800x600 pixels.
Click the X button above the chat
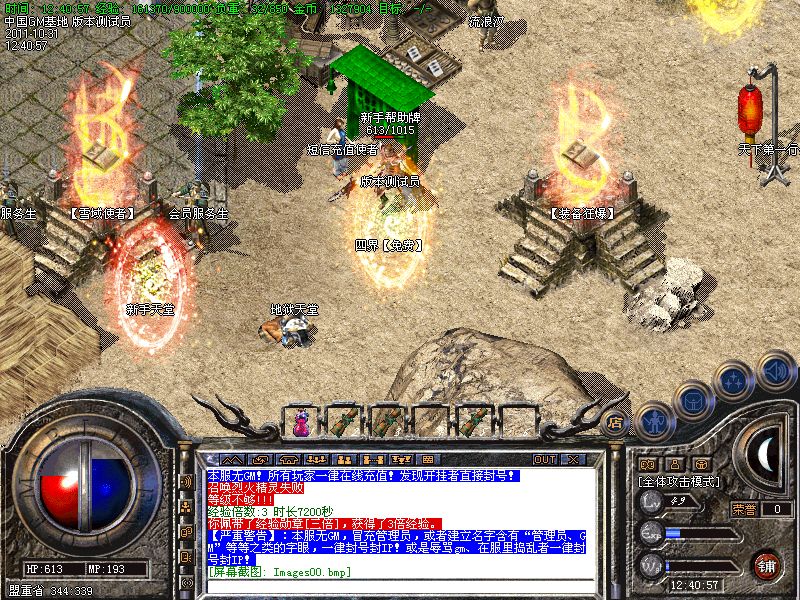573,459
